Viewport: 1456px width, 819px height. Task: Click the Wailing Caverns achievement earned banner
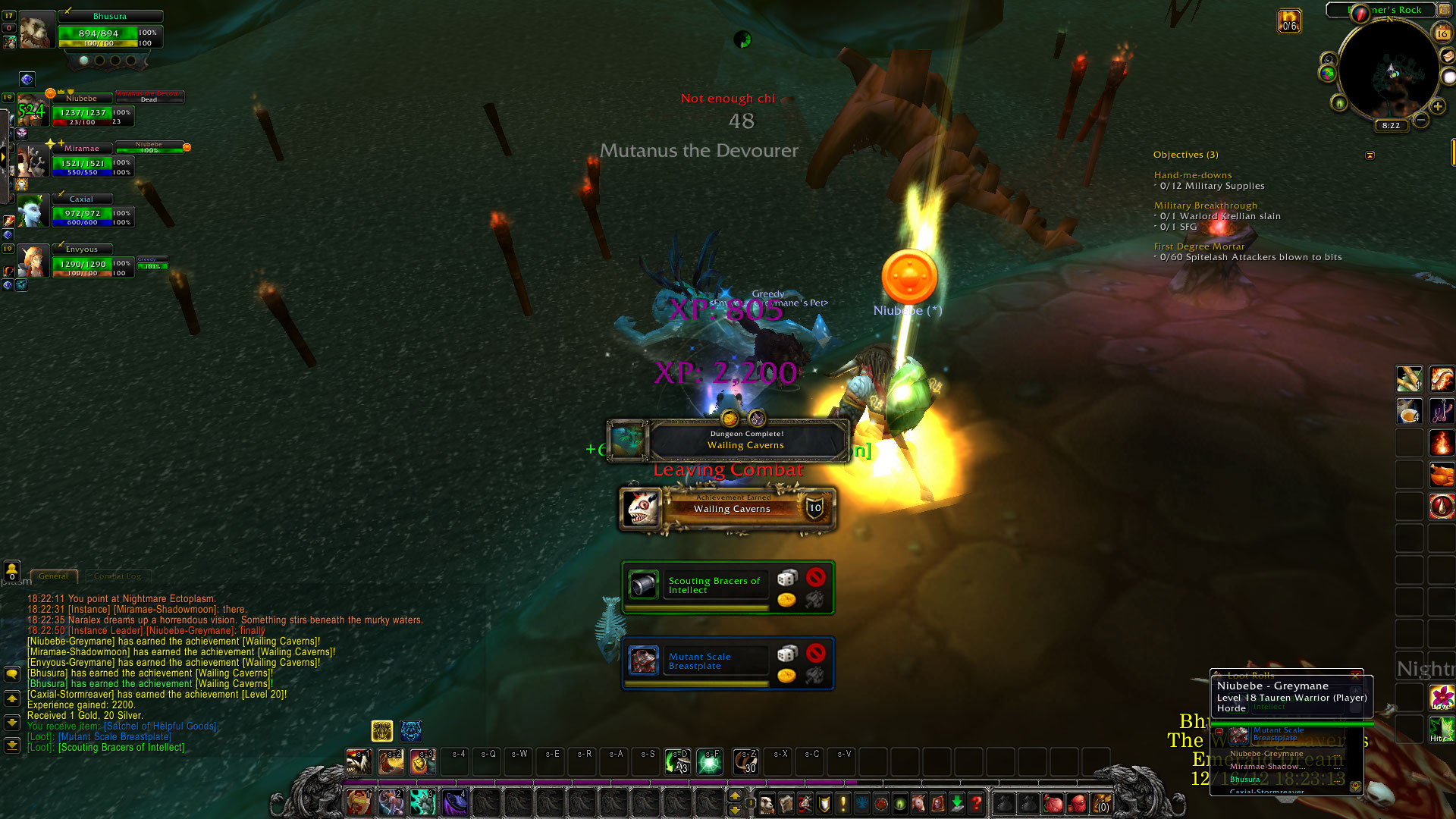click(728, 509)
